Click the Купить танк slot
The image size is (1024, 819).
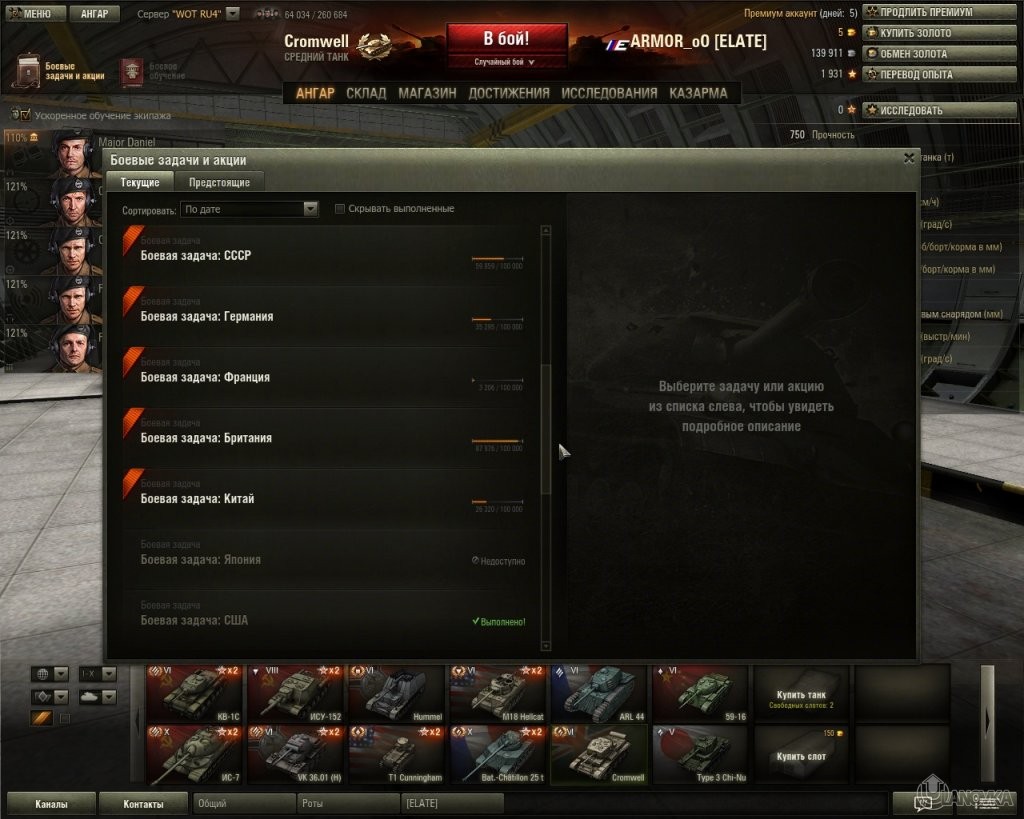801,697
